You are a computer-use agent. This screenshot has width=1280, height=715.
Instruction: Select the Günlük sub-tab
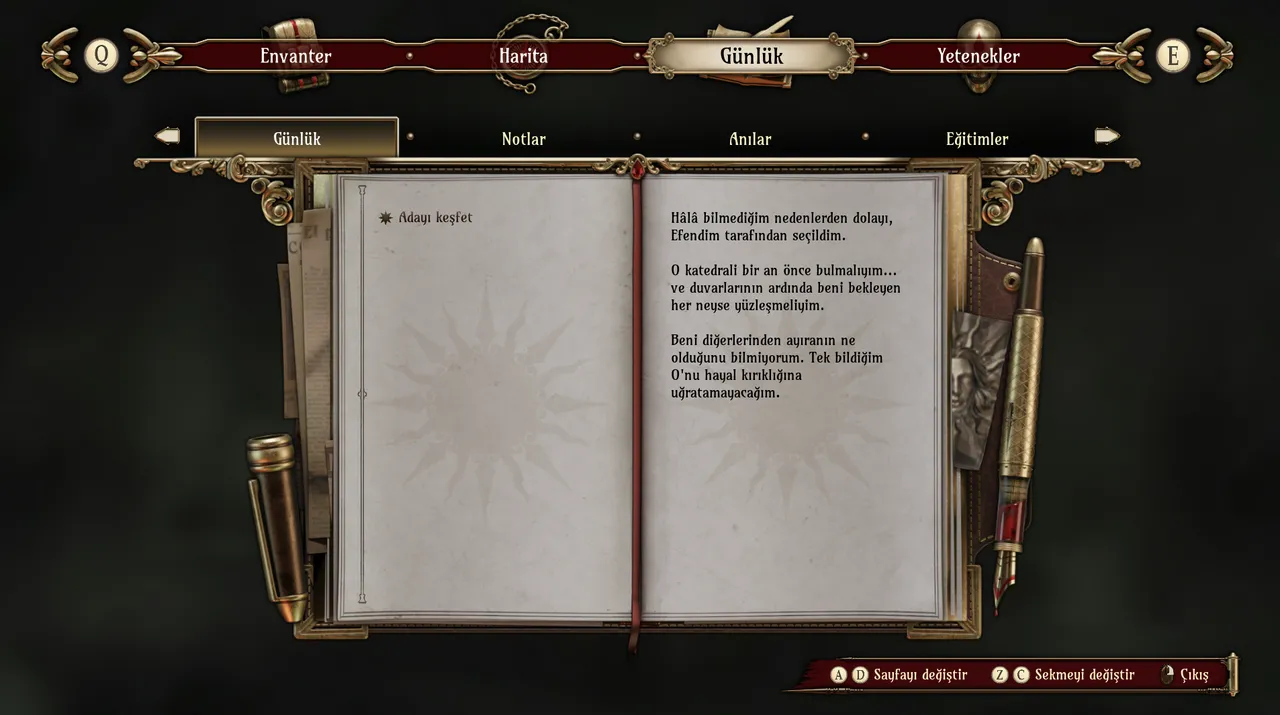pyautogui.click(x=297, y=139)
